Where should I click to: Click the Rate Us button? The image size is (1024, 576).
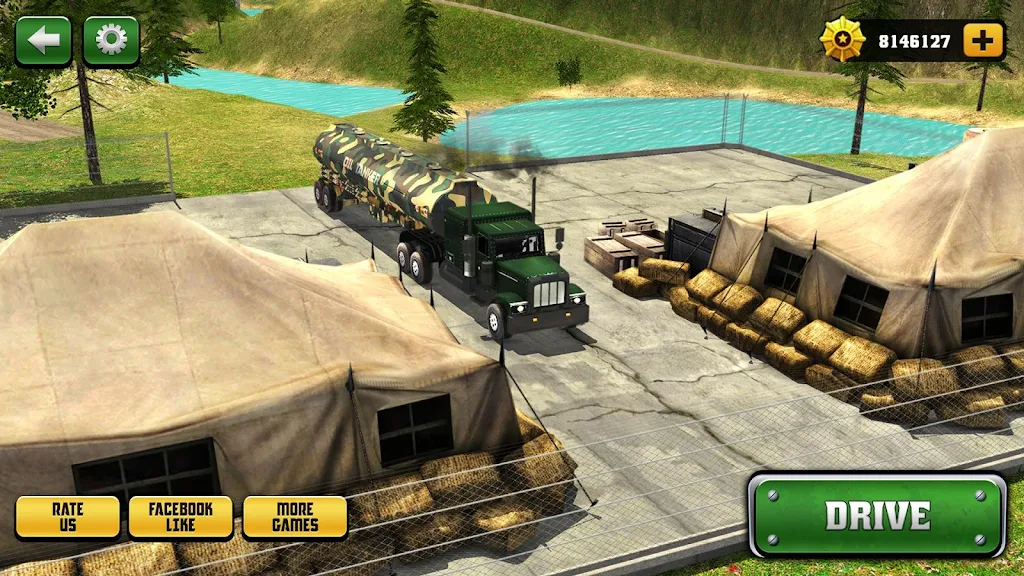pos(67,517)
